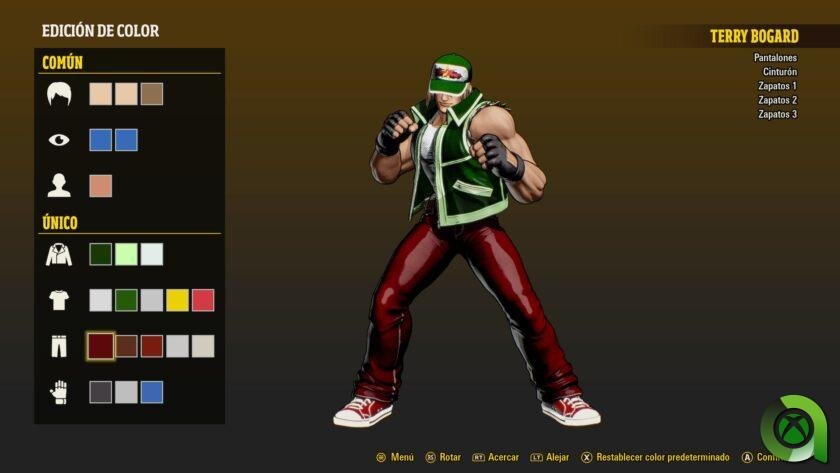Screen dimensions: 840x473
Task: Choose the dark green jacket swatch
Action: point(100,254)
